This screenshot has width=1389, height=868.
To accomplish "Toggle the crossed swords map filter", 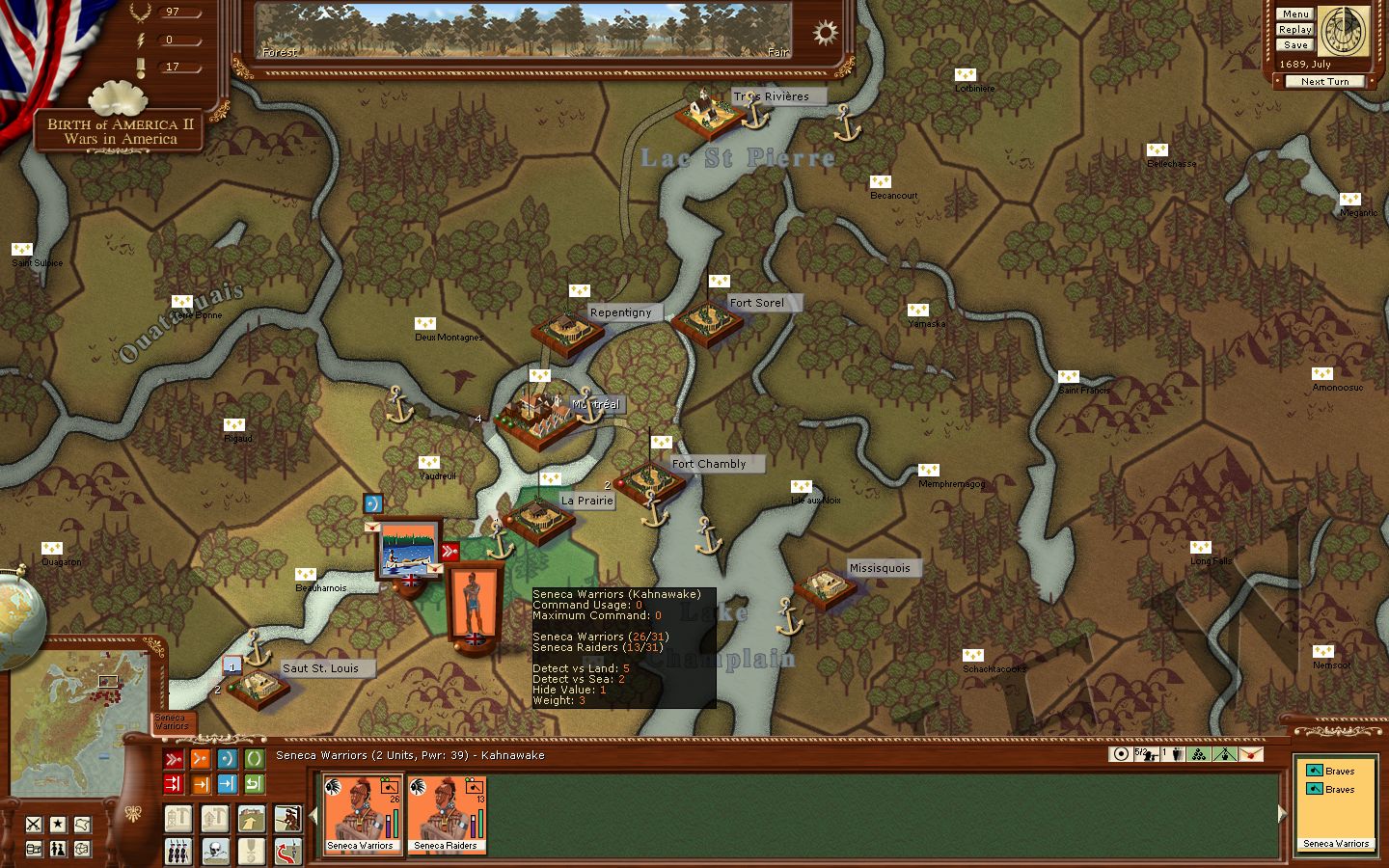I will (x=34, y=824).
